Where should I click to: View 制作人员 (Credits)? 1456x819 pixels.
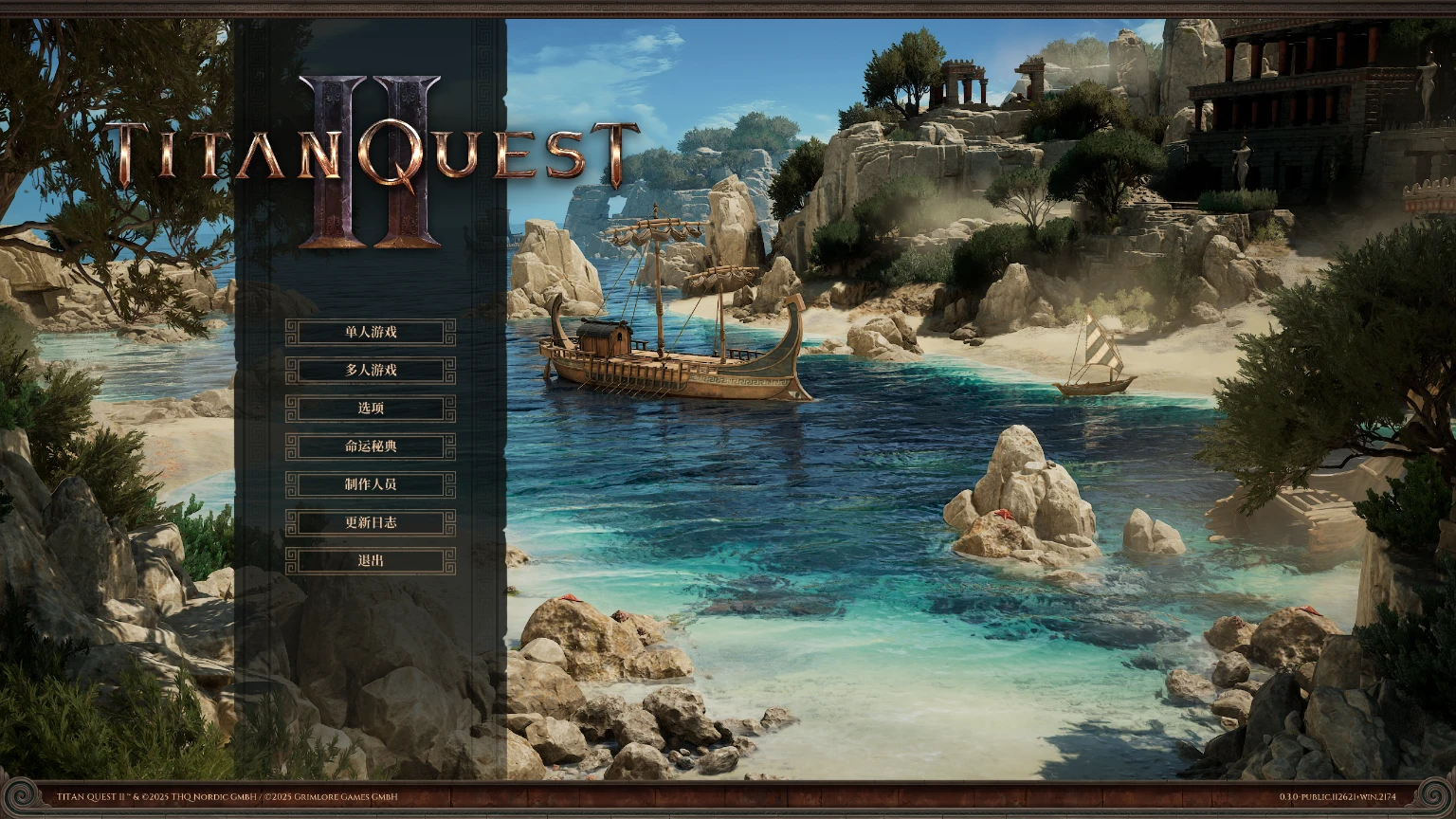click(370, 485)
